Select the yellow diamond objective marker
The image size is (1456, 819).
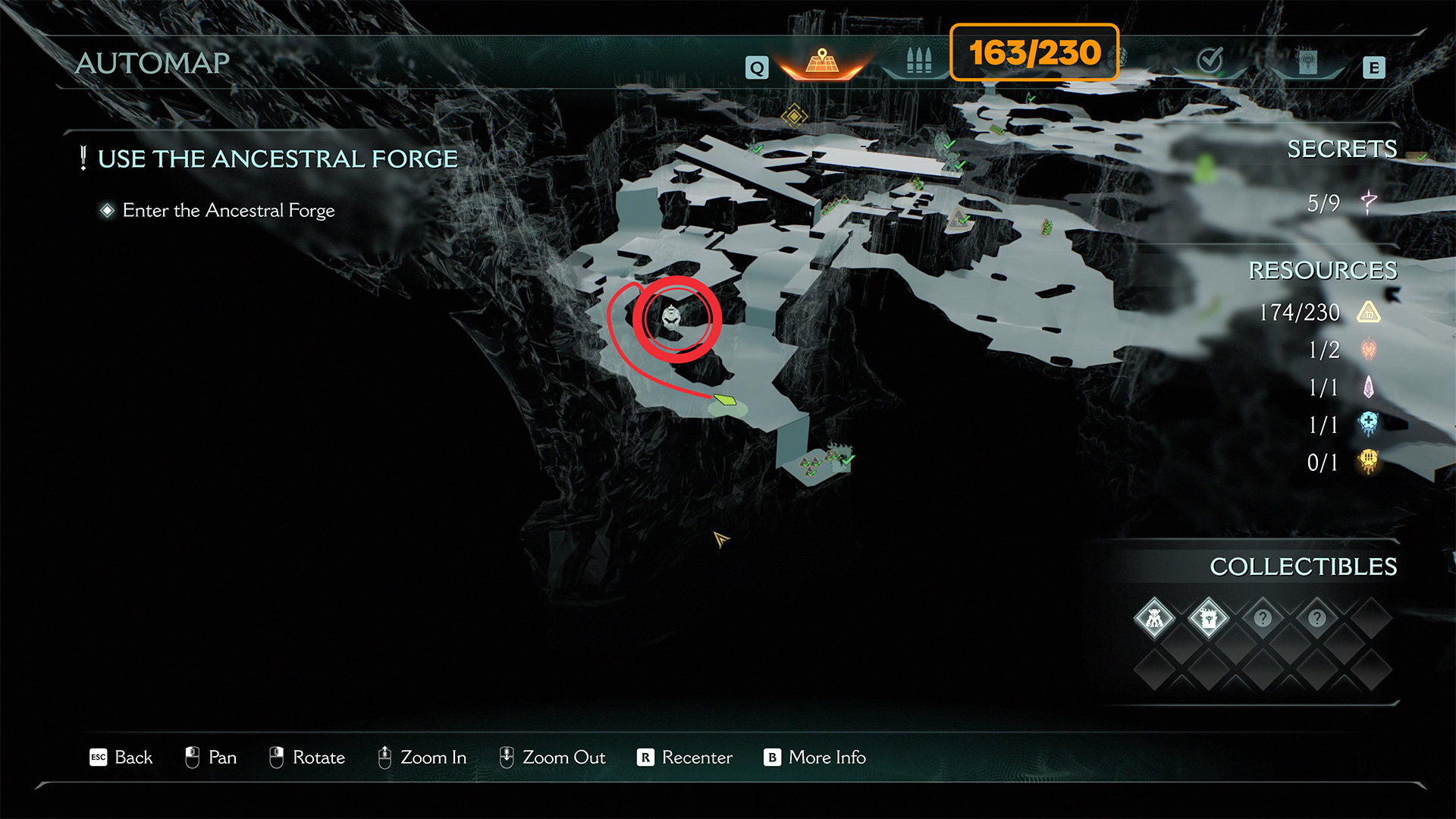coord(794,115)
